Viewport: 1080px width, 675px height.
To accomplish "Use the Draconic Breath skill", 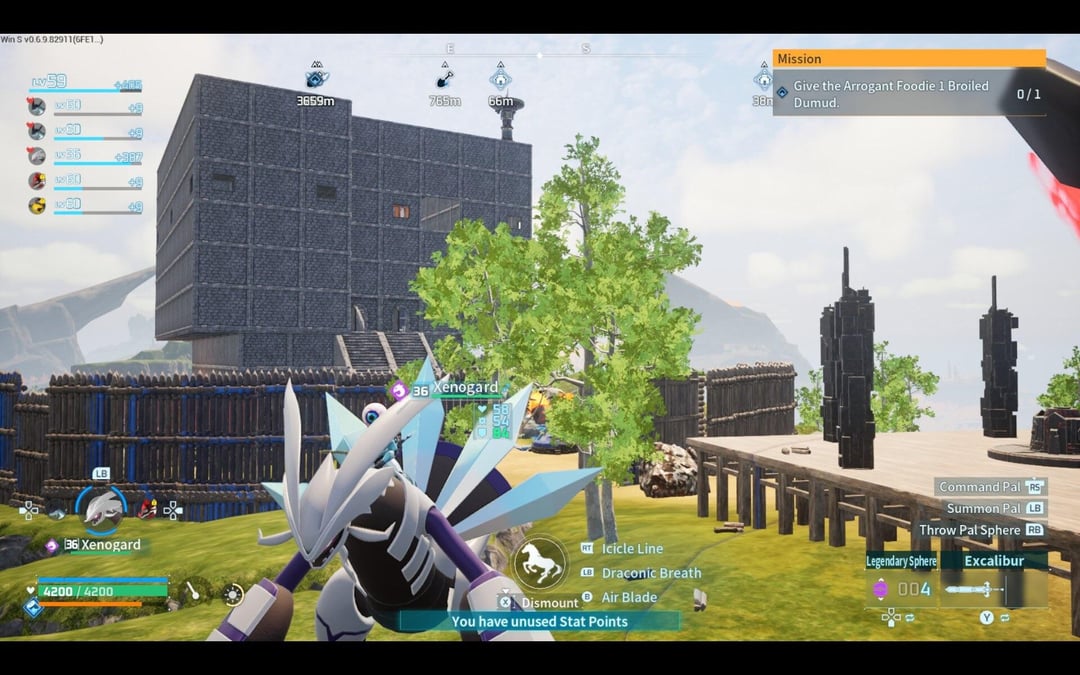I will click(x=651, y=573).
